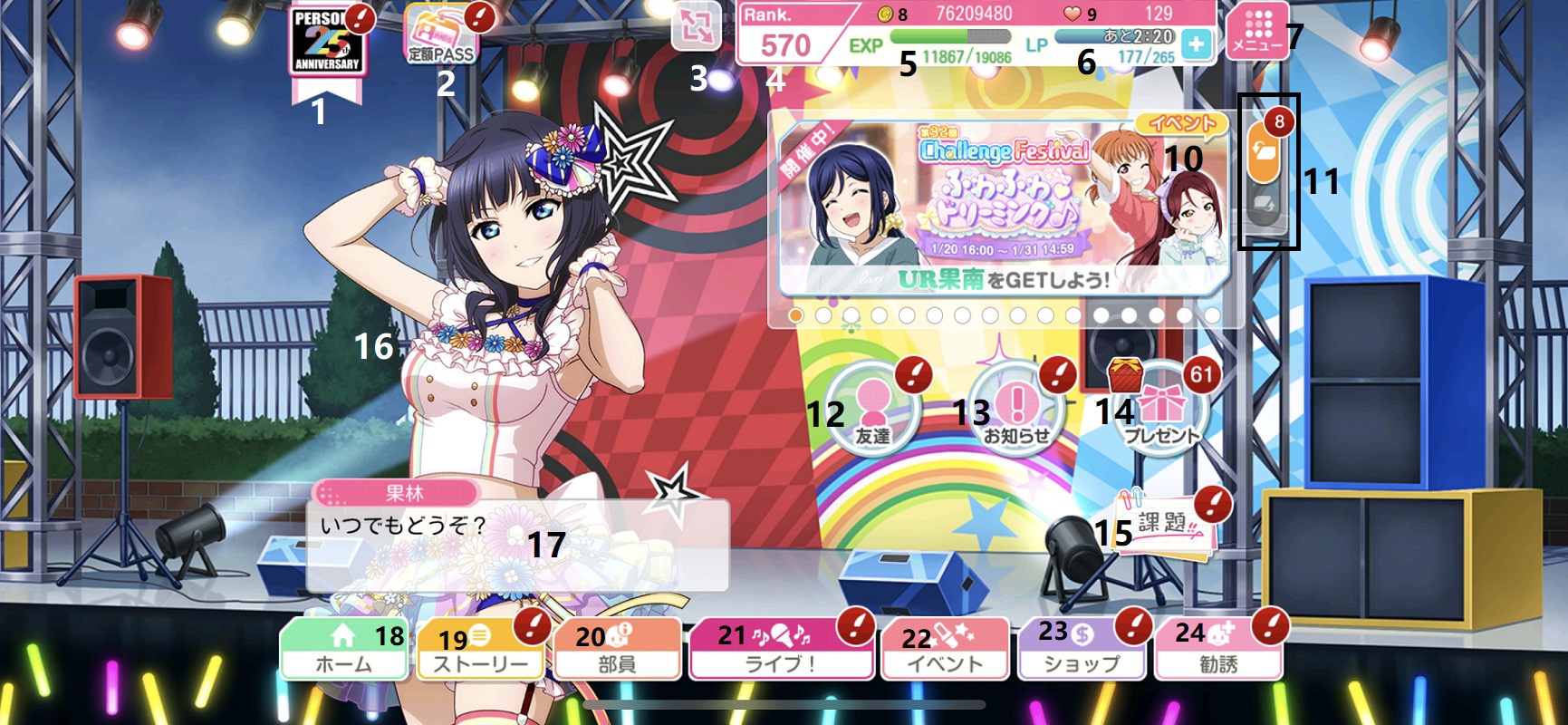1568x725 pixels.
Task: Open the Challenge Festival event banner
Action: 1000,208
